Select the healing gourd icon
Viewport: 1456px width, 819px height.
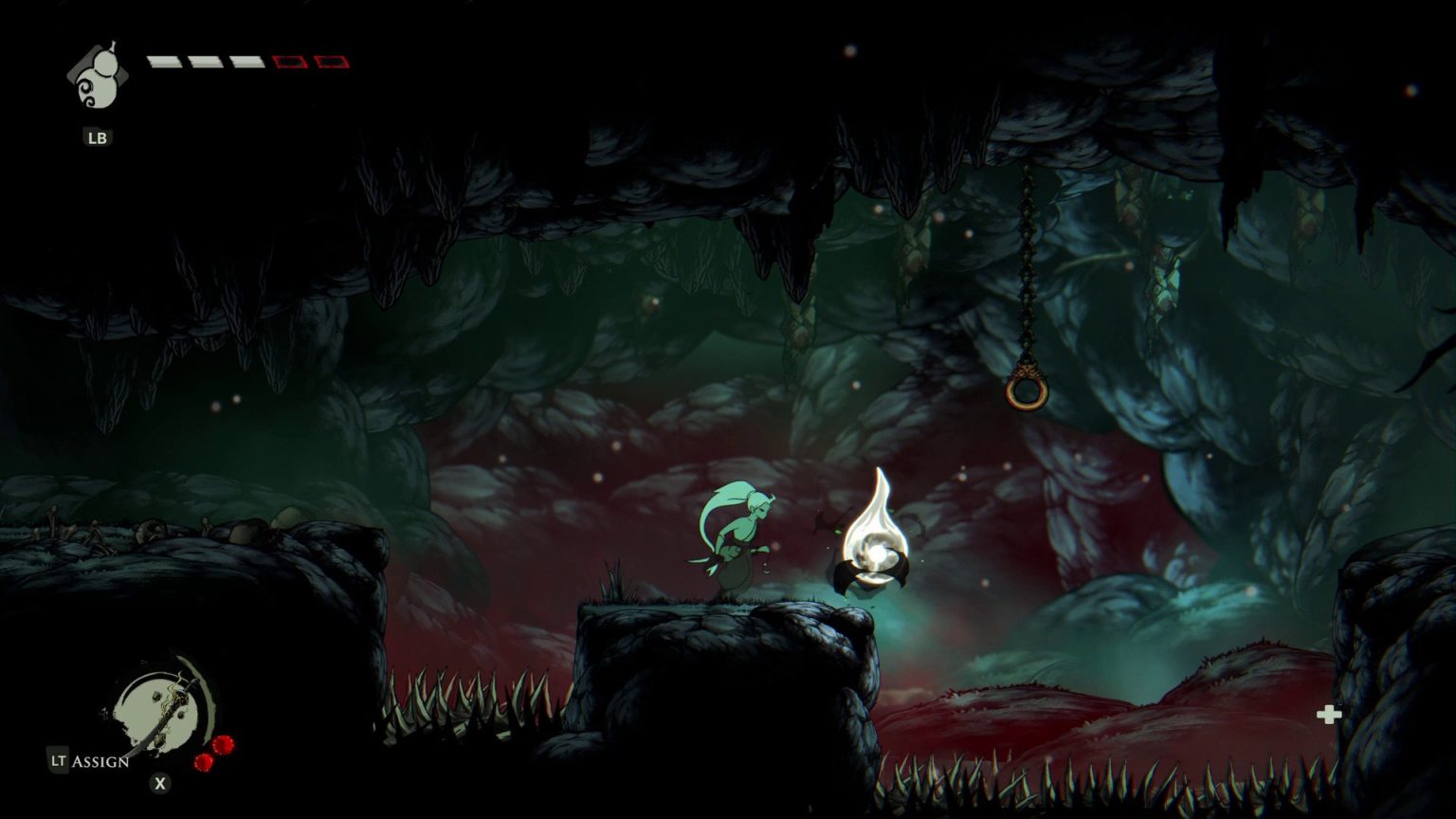click(95, 78)
